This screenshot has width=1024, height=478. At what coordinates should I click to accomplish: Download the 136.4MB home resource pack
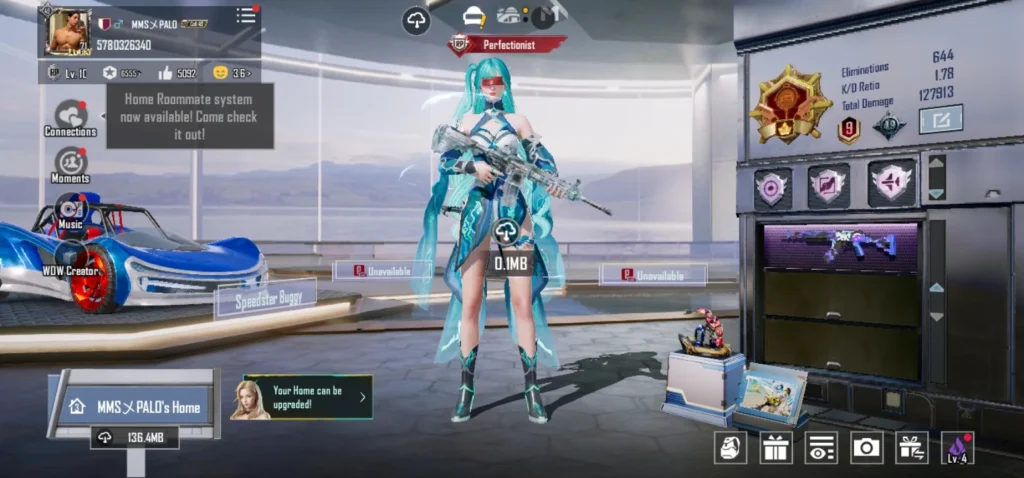point(135,438)
